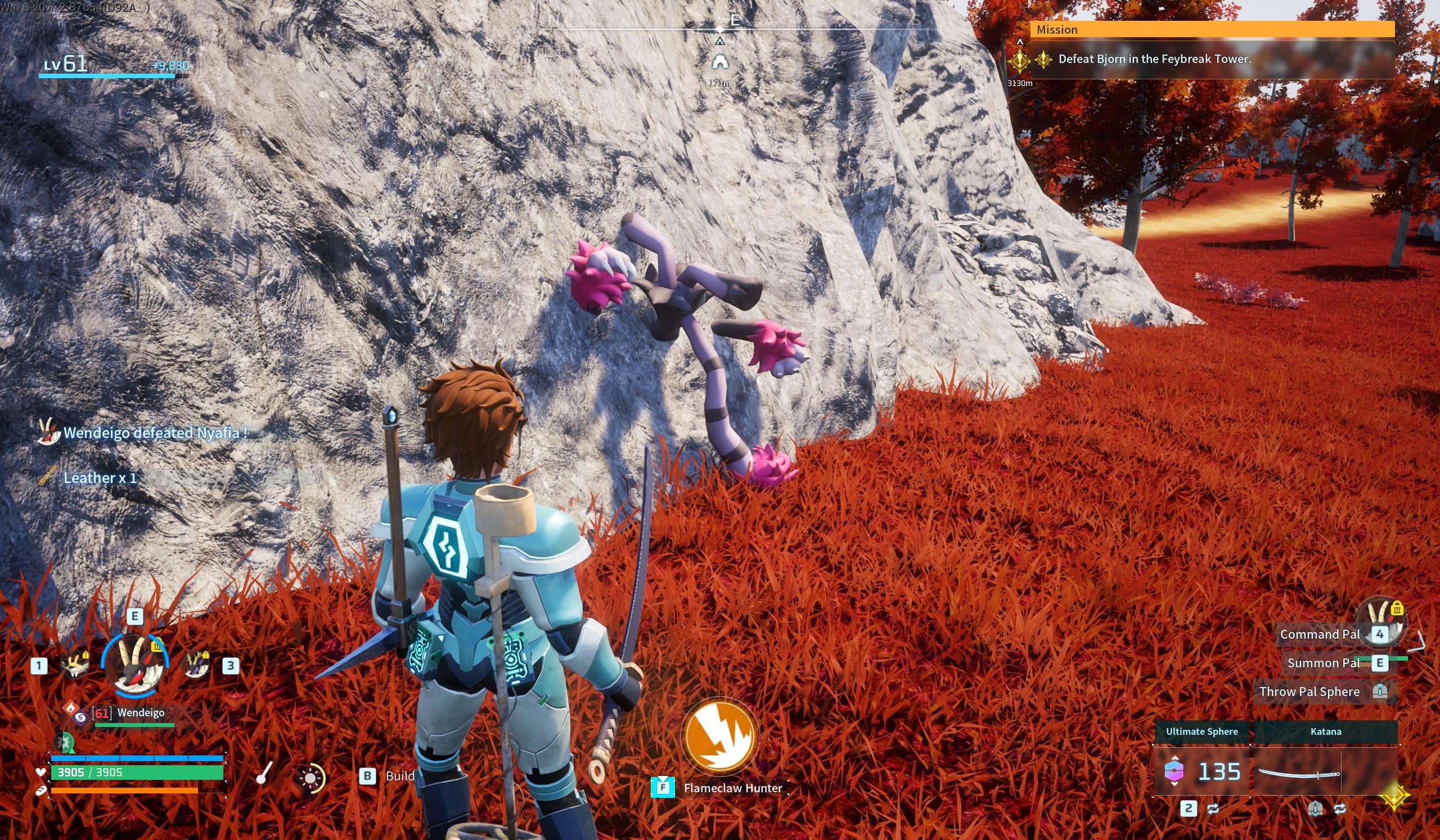Activate the Flameclaw Hunter partner skill icon

click(719, 735)
